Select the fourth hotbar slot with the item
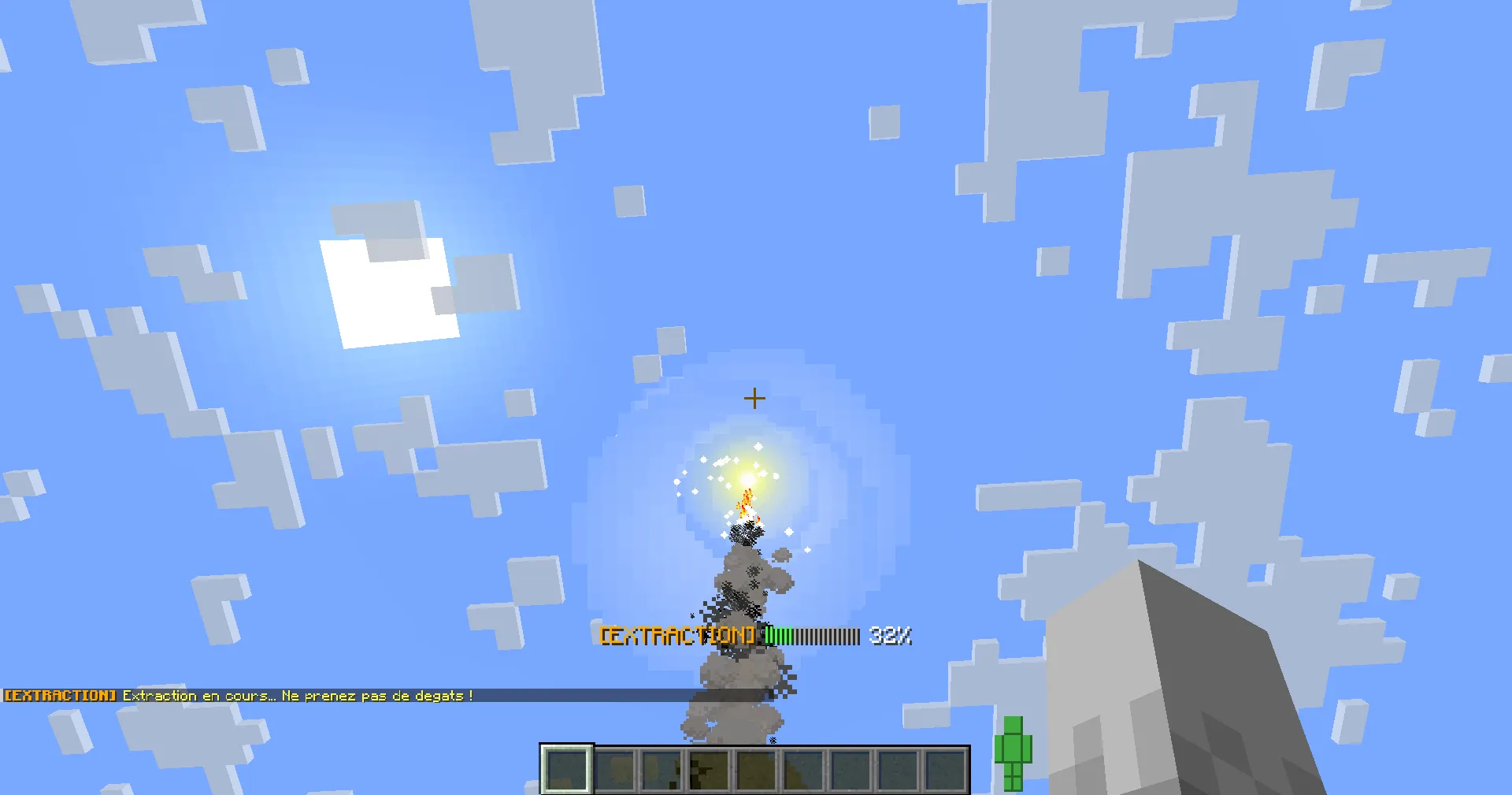 [708, 768]
